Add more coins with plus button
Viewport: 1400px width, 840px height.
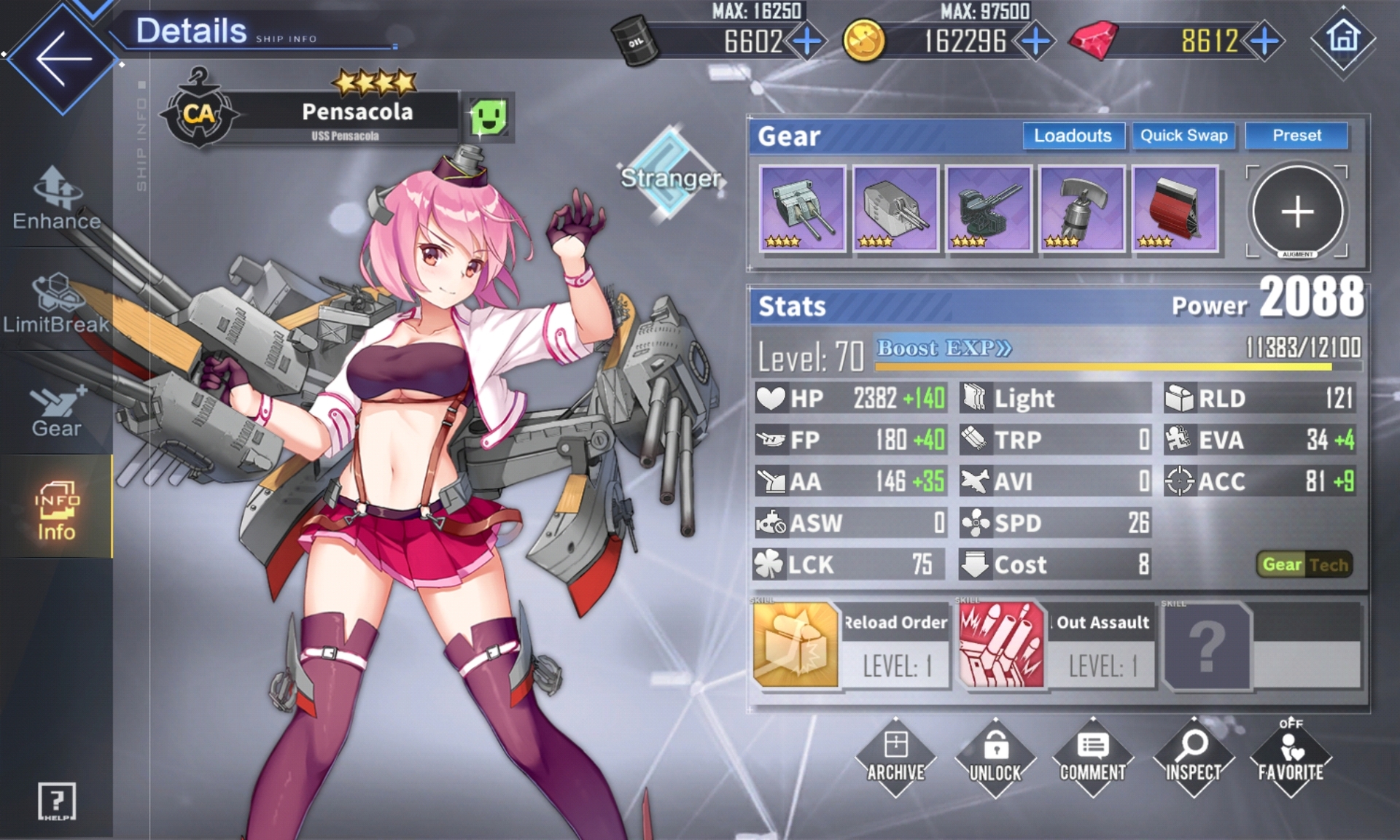(x=1035, y=42)
